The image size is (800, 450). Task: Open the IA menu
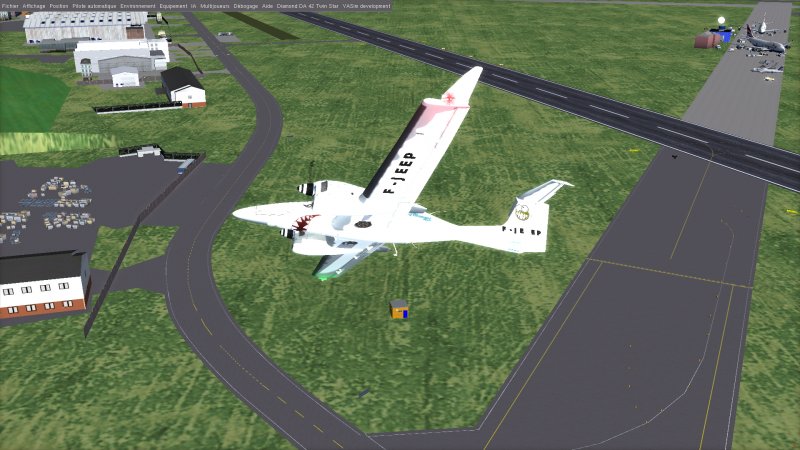click(193, 5)
